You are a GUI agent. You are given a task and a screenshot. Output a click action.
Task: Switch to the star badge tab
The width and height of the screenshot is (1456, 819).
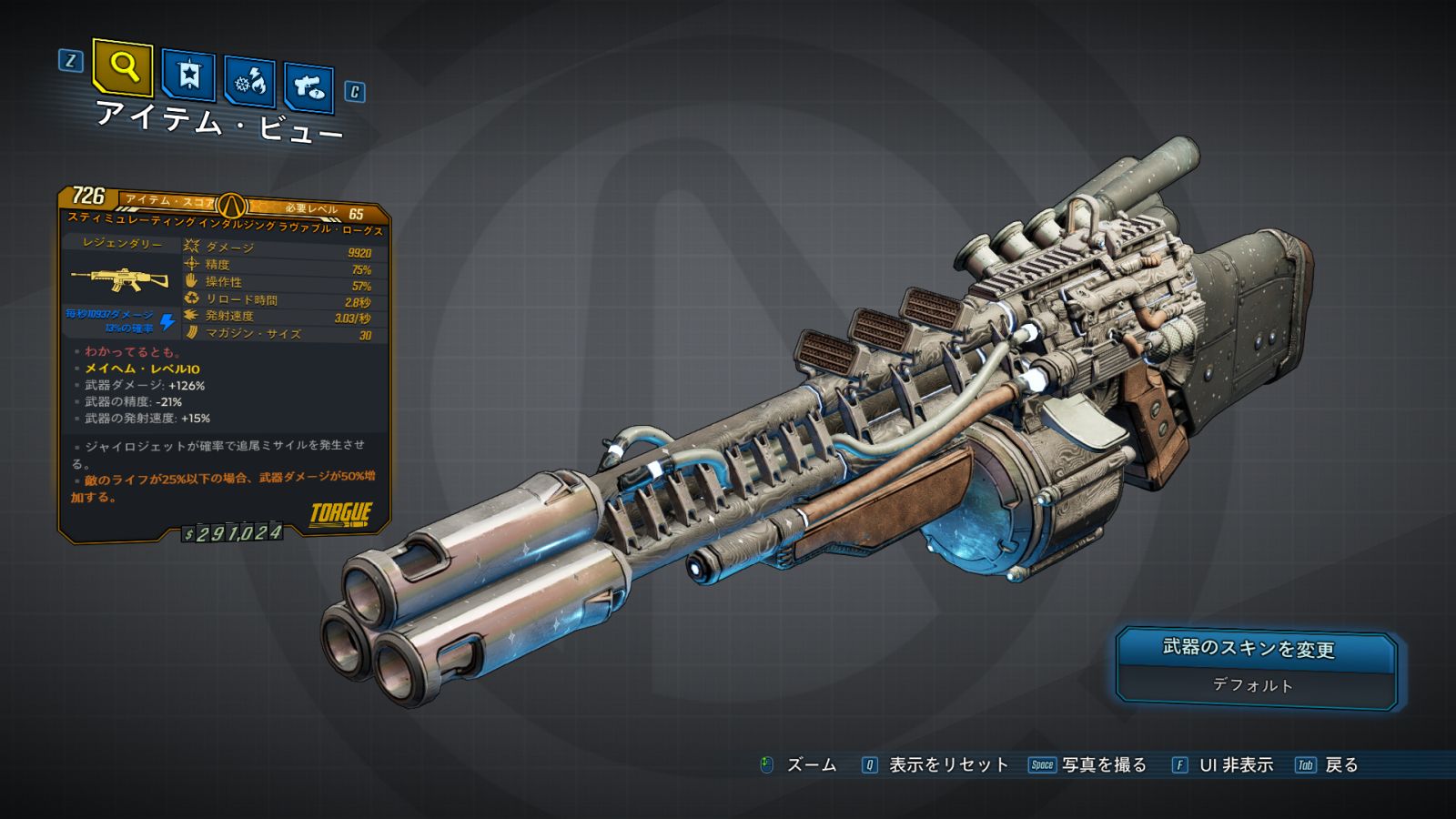click(188, 75)
